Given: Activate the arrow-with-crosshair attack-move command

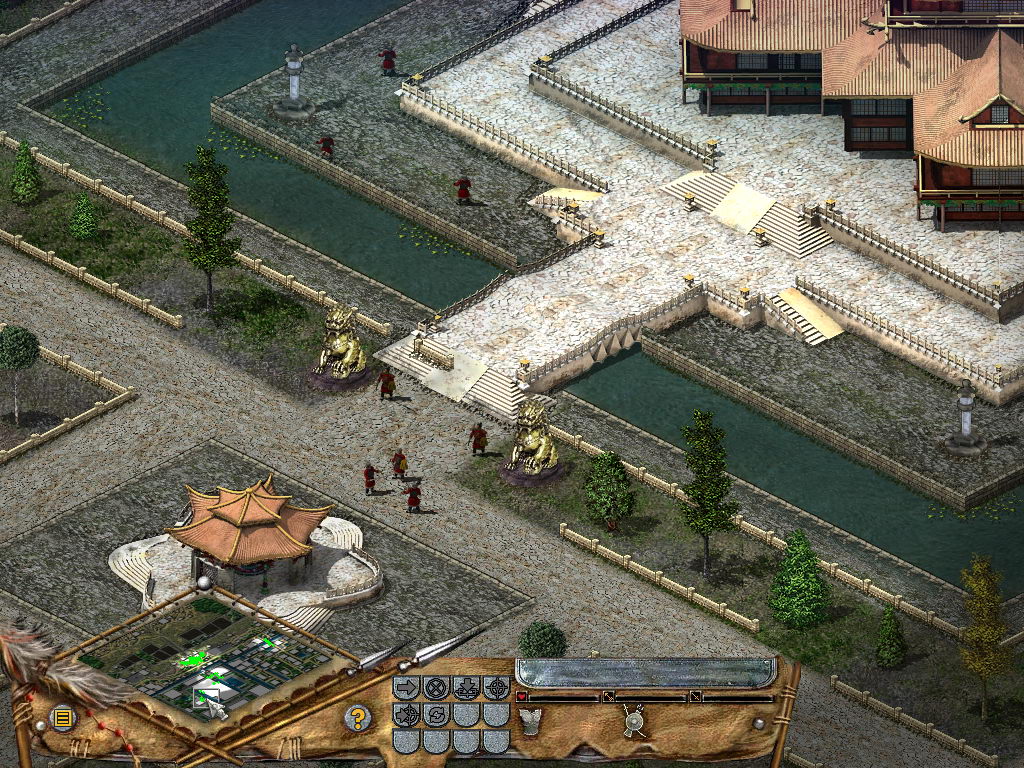Looking at the screenshot, I should coord(406,715).
